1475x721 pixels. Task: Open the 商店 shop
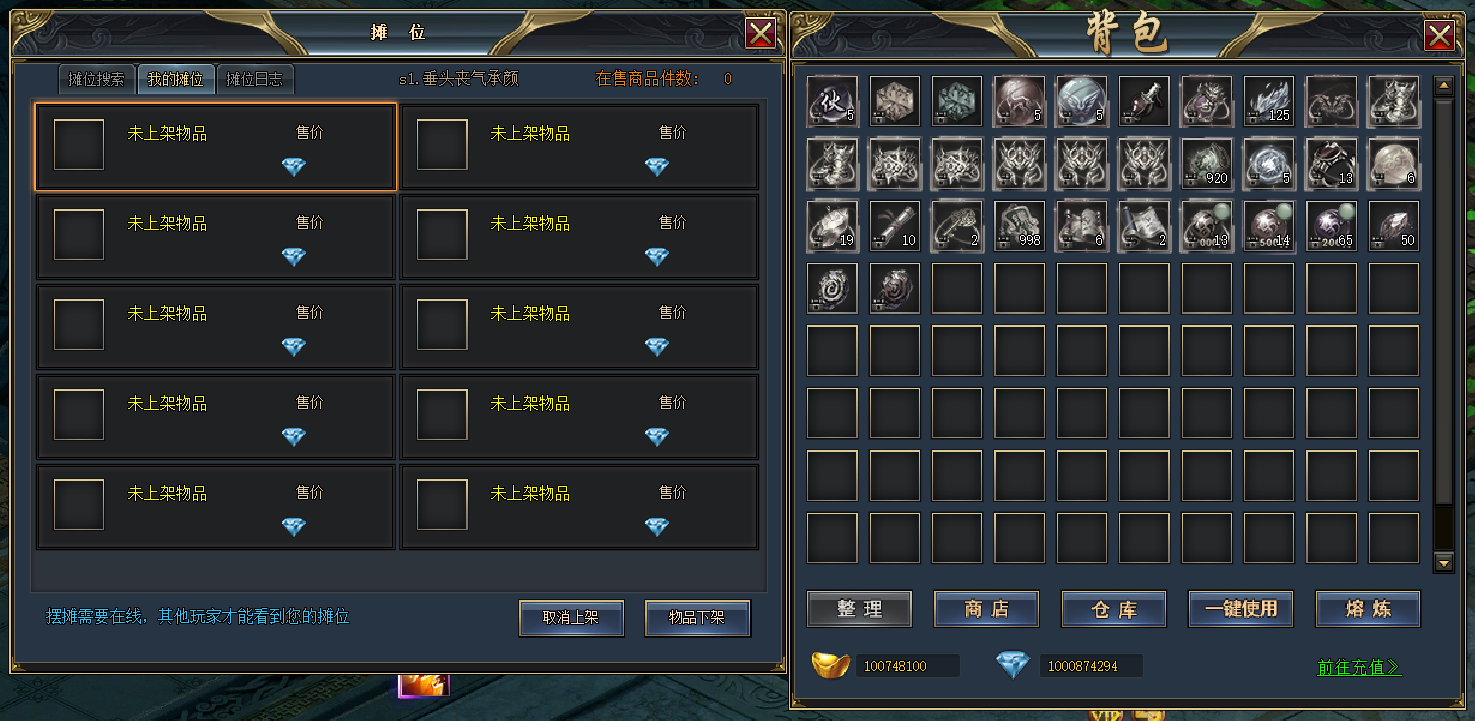point(986,609)
